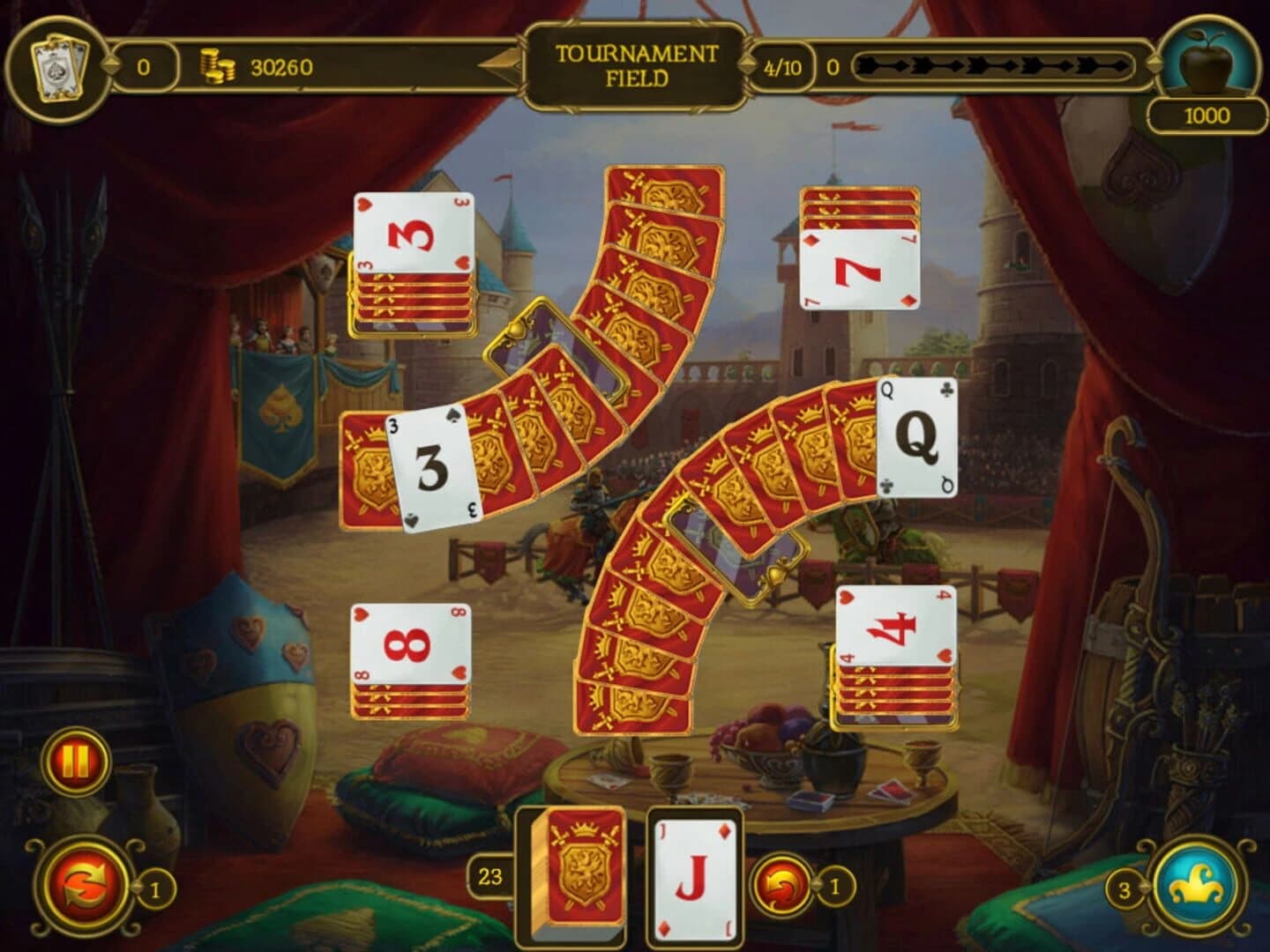Click the 1000 score display
Image resolution: width=1270 pixels, height=952 pixels.
(1208, 113)
